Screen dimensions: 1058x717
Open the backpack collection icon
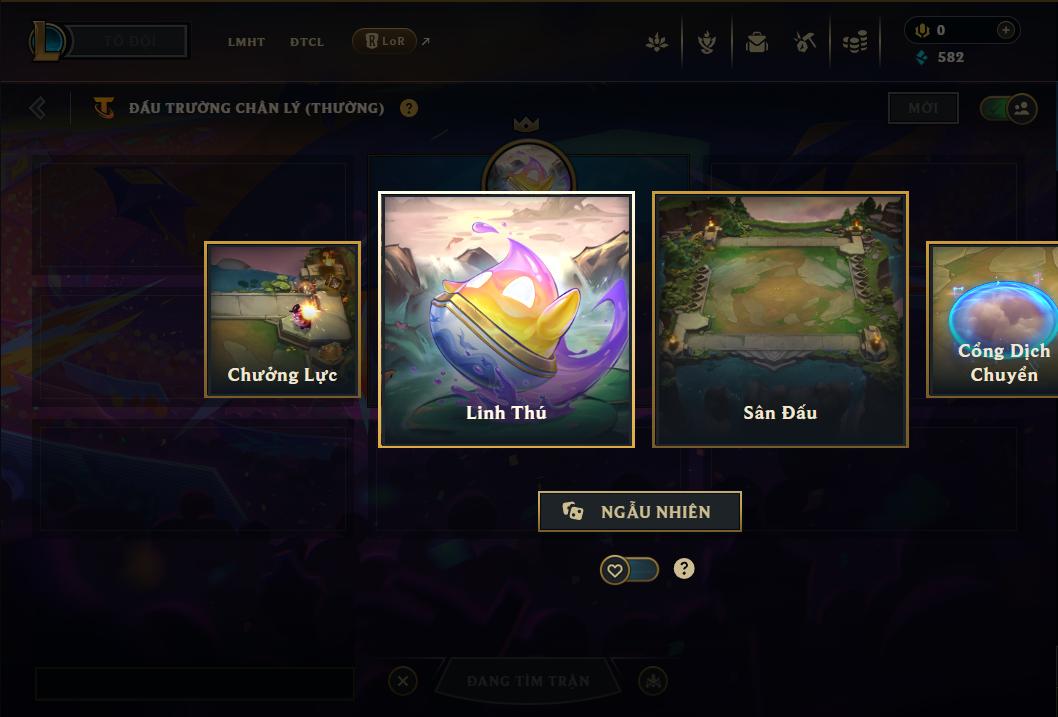(757, 42)
